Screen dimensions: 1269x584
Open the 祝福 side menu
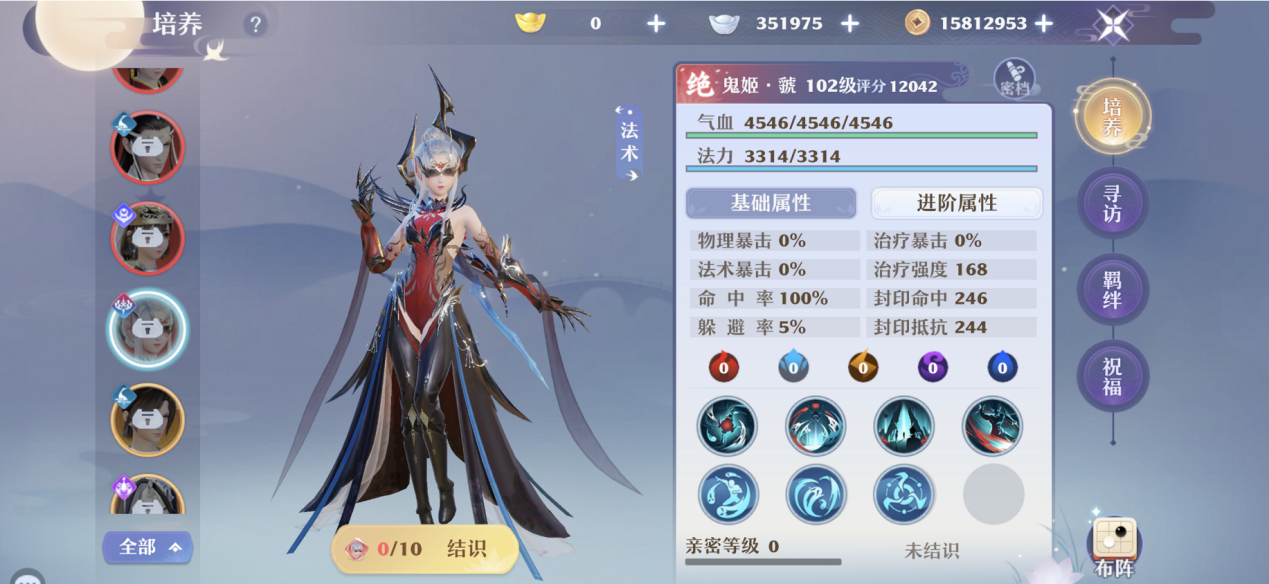(x=1112, y=376)
